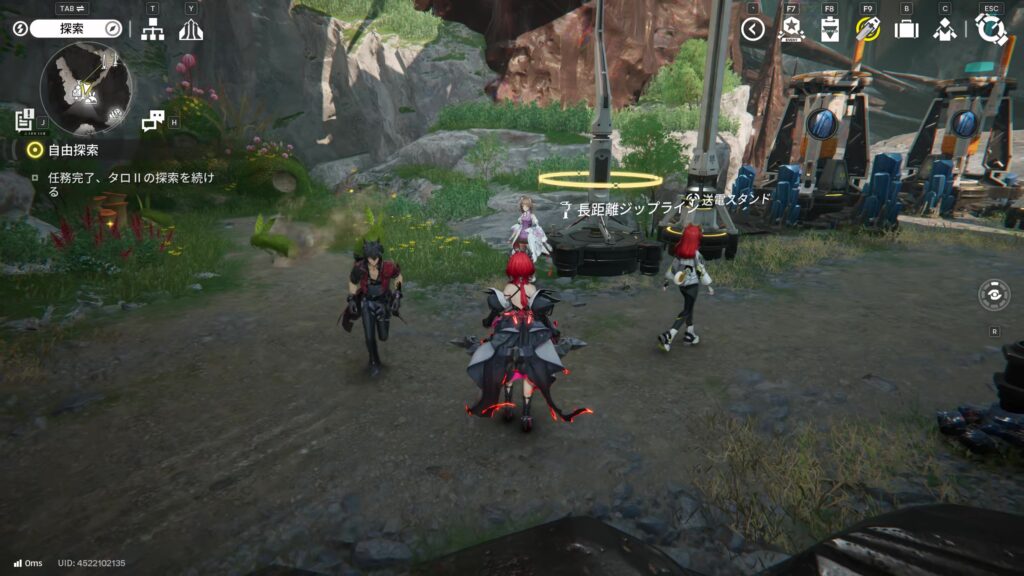The height and width of the screenshot is (576, 1024).
Task: Open the yellow-ringed icon in the top bar
Action: click(867, 29)
